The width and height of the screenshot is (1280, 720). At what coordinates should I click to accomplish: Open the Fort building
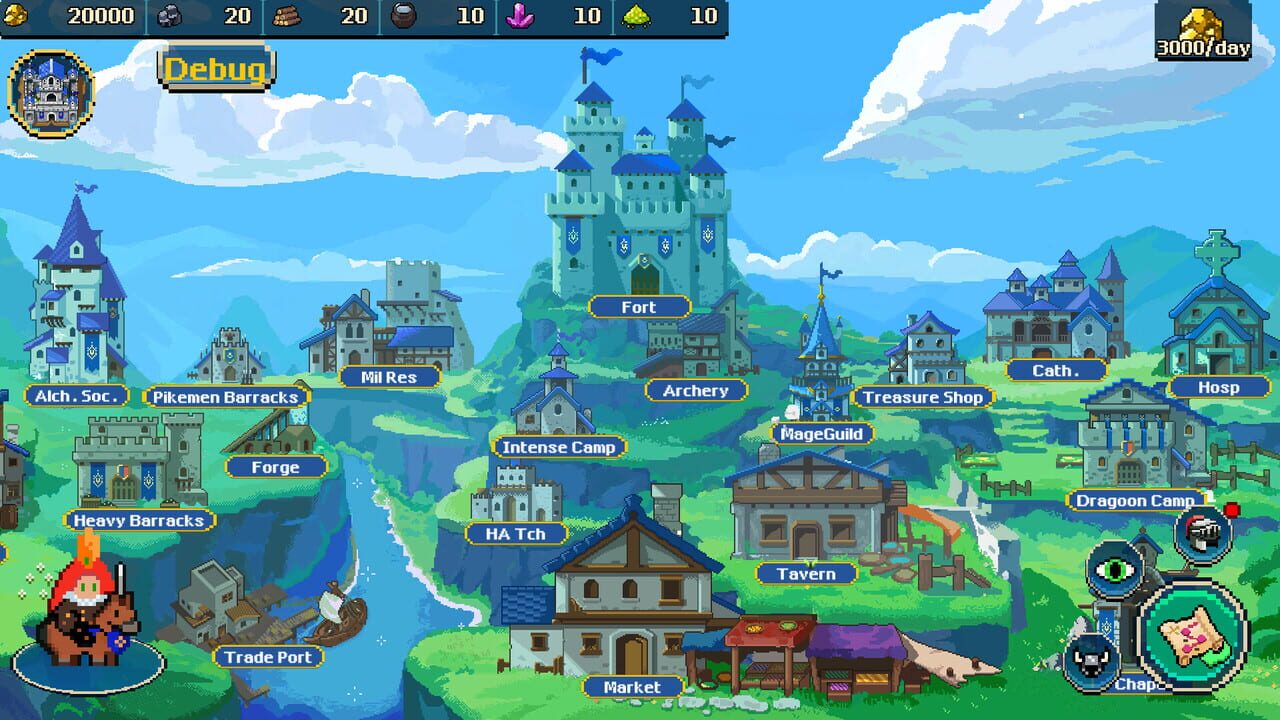[x=638, y=307]
